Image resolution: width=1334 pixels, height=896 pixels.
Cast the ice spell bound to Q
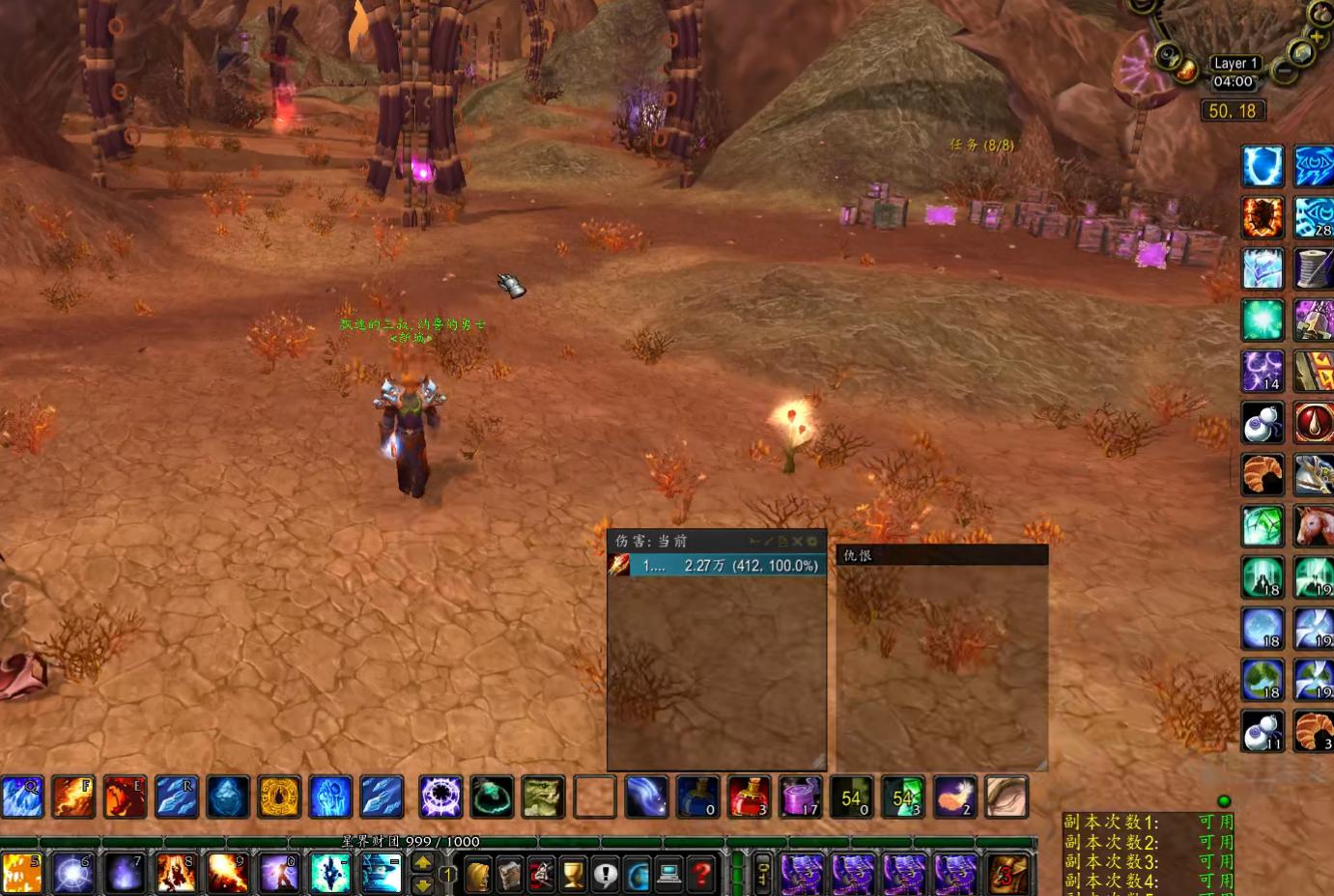22,797
